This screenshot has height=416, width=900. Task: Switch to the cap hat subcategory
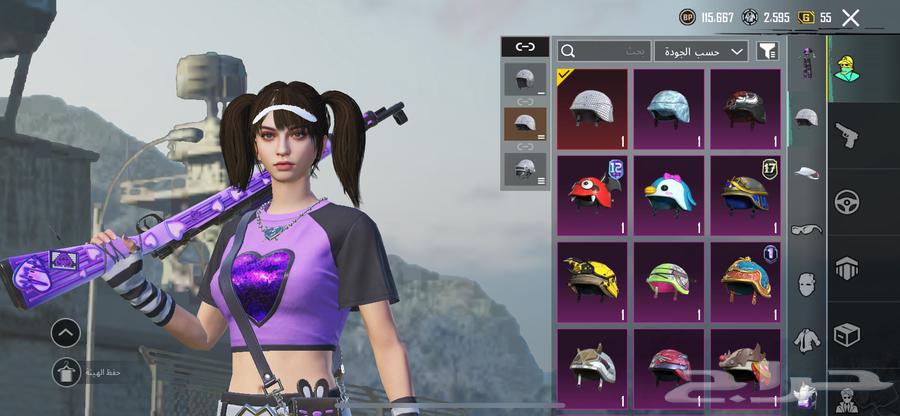point(806,173)
